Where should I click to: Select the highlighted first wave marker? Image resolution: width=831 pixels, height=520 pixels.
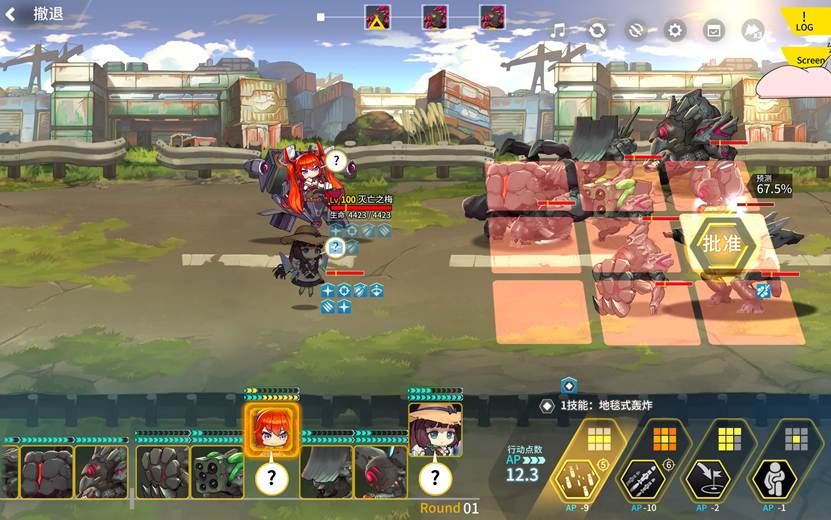[377, 18]
